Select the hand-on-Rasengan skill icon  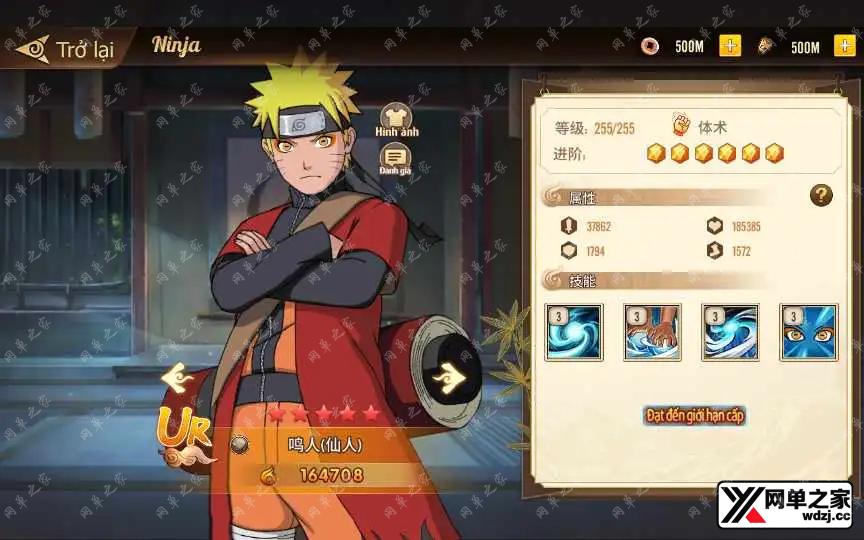[x=652, y=332]
